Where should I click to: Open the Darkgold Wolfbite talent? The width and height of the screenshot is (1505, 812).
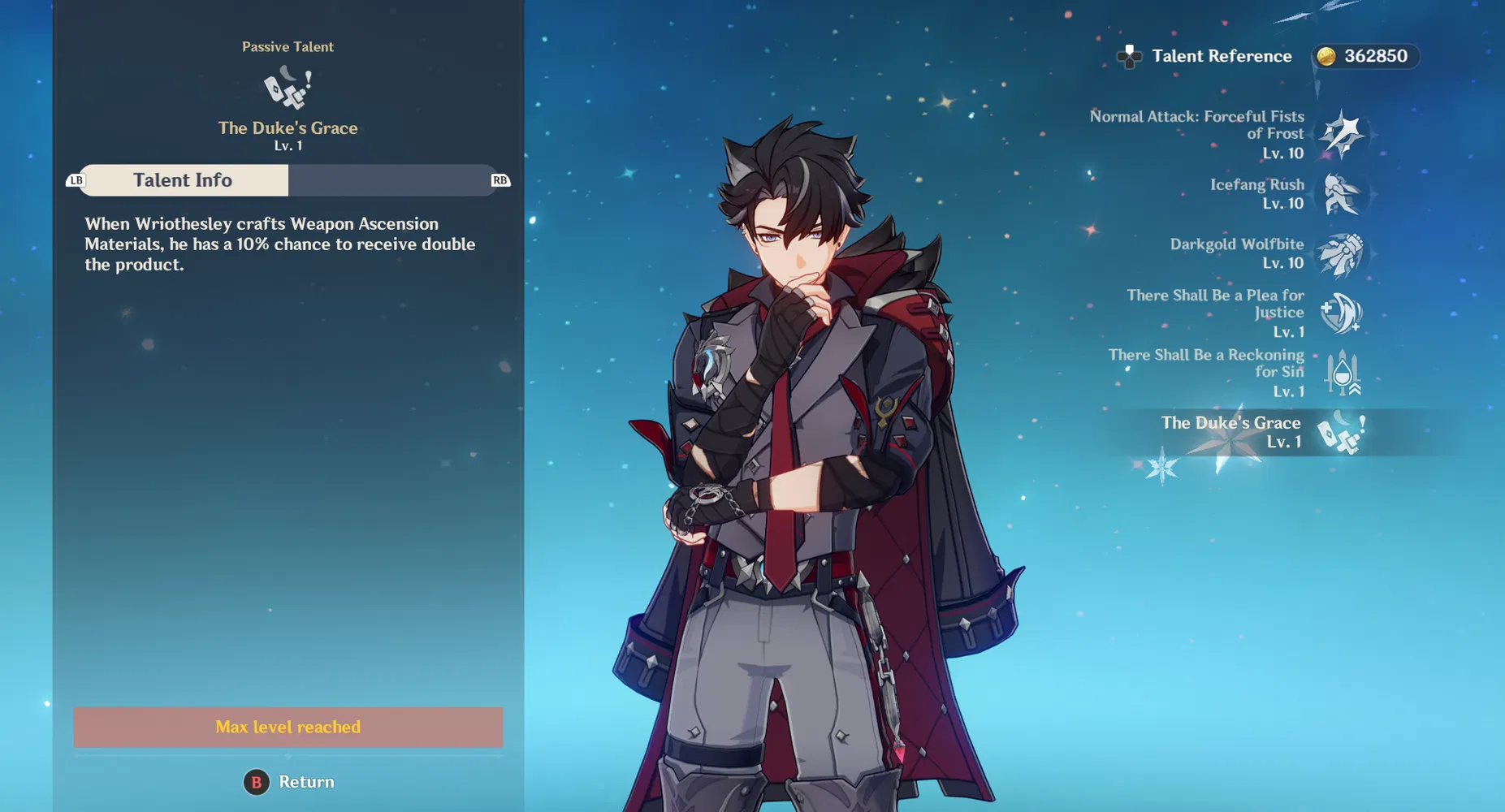tap(1341, 254)
